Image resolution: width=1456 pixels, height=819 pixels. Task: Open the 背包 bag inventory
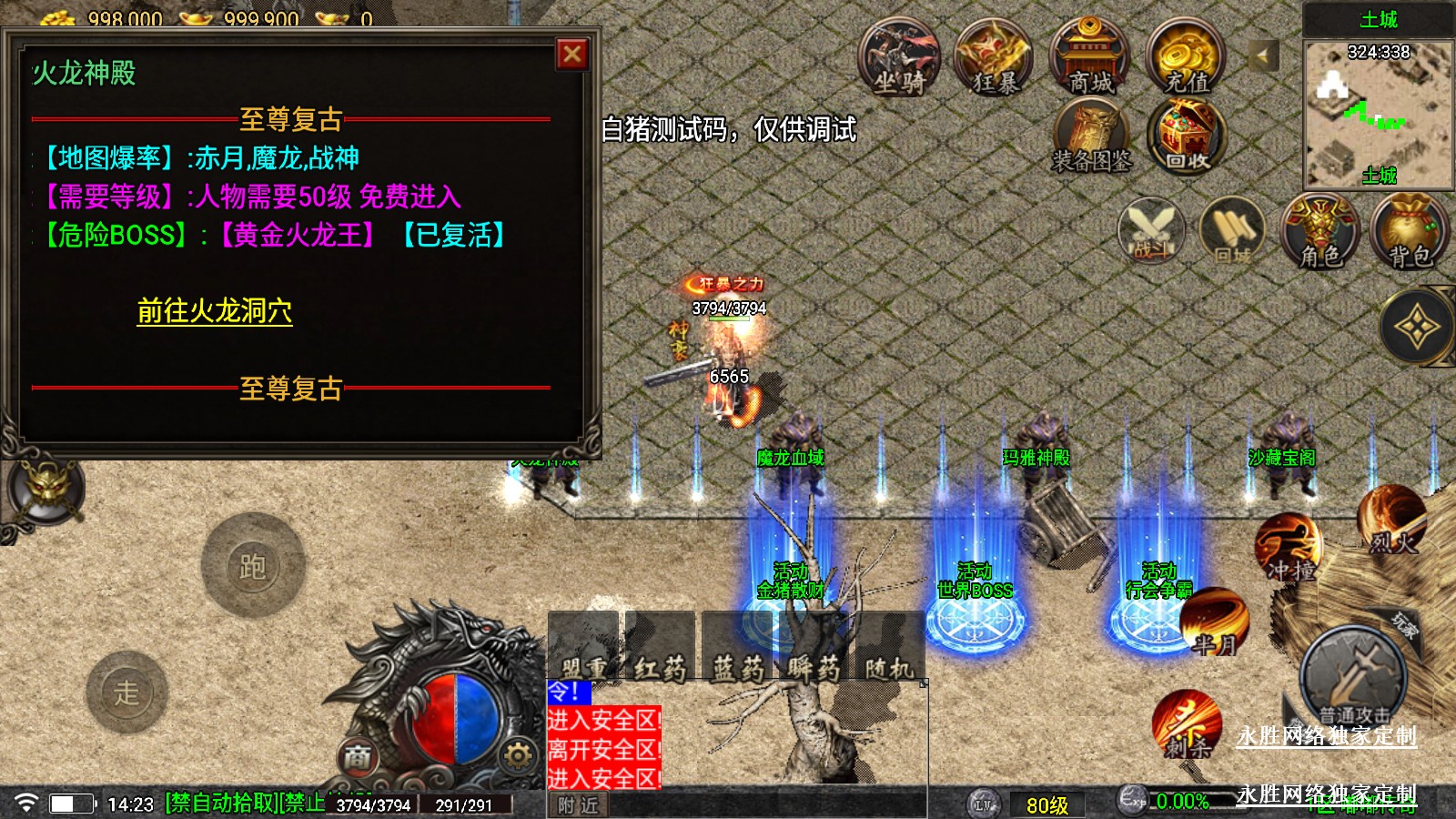pyautogui.click(x=1410, y=232)
